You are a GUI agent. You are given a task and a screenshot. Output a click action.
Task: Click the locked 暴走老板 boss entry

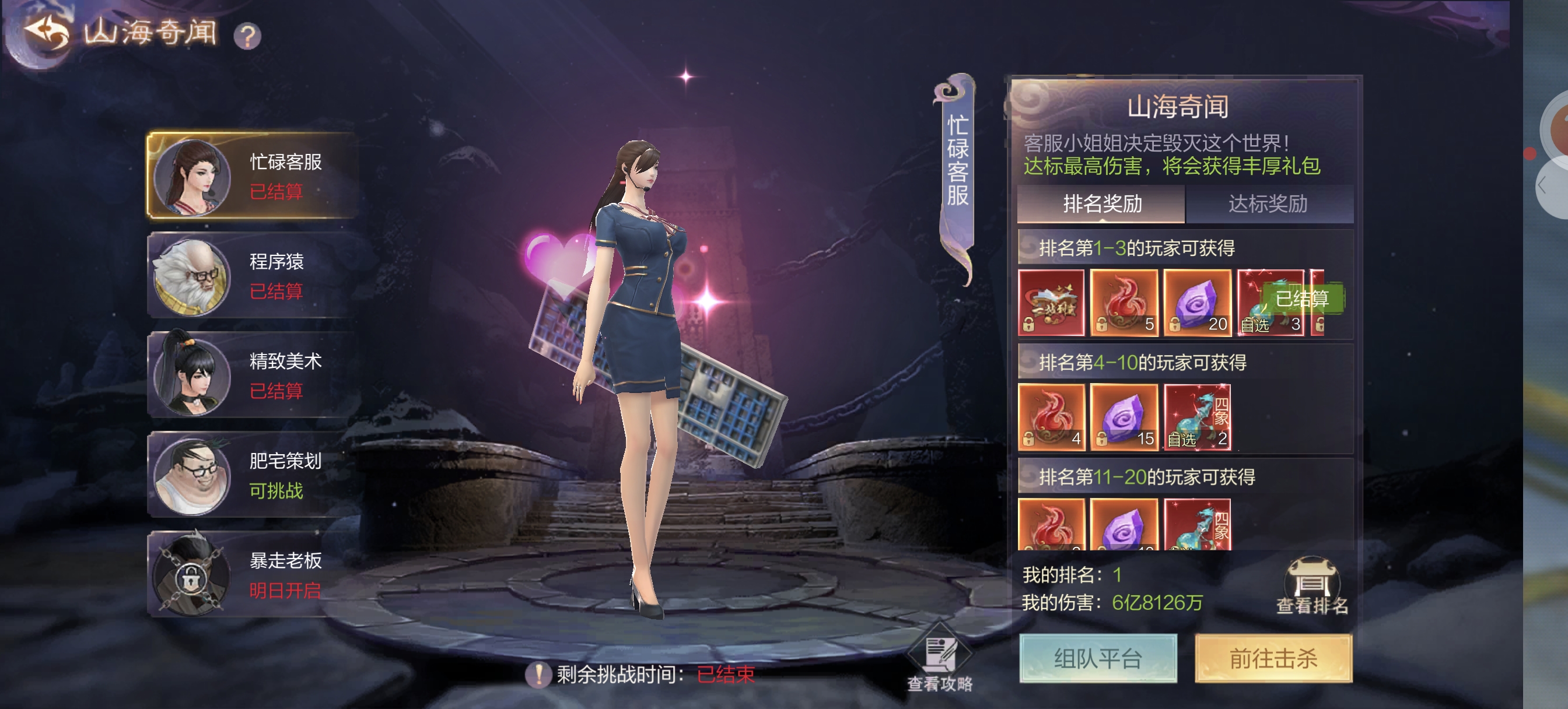coord(253,574)
